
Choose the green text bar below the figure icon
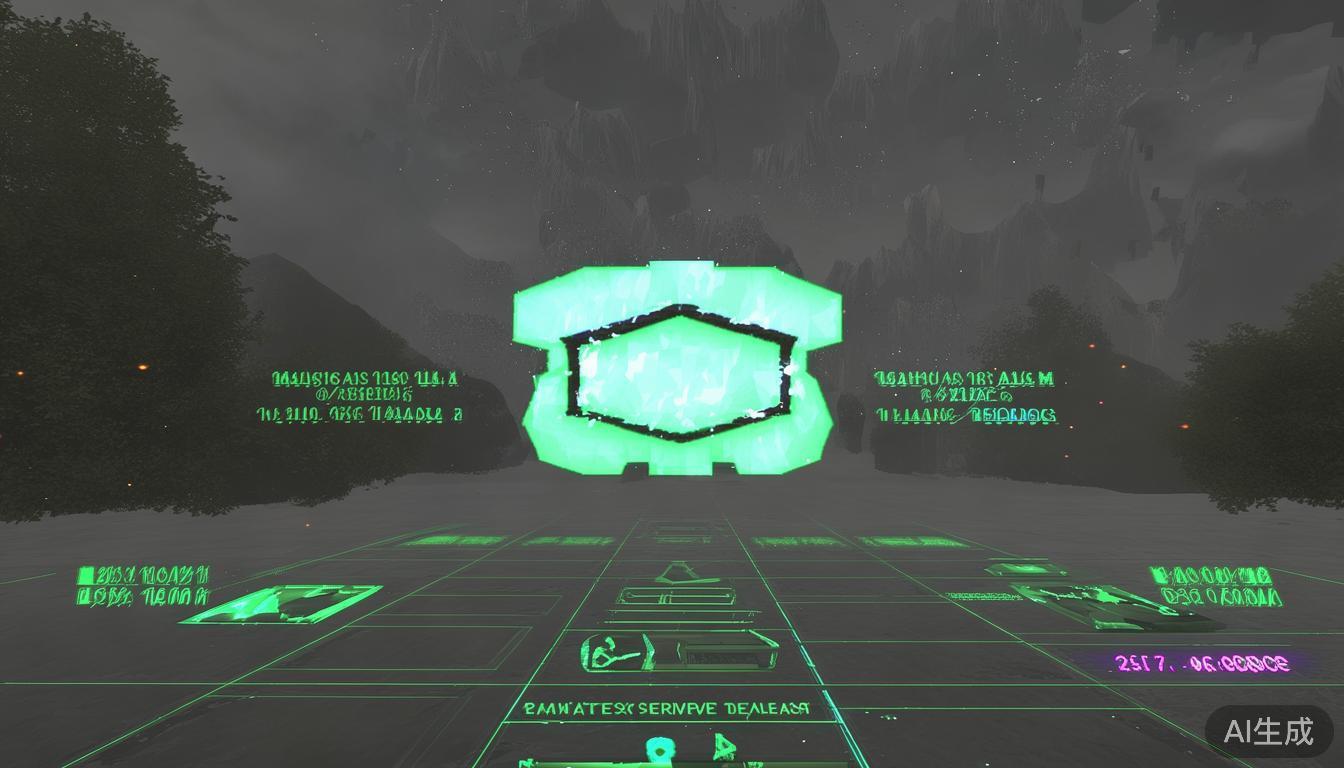point(667,708)
